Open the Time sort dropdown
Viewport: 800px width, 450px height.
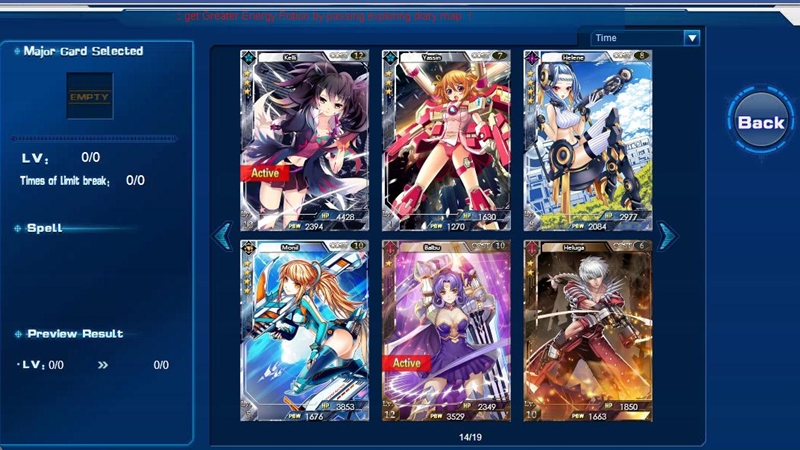coord(645,38)
